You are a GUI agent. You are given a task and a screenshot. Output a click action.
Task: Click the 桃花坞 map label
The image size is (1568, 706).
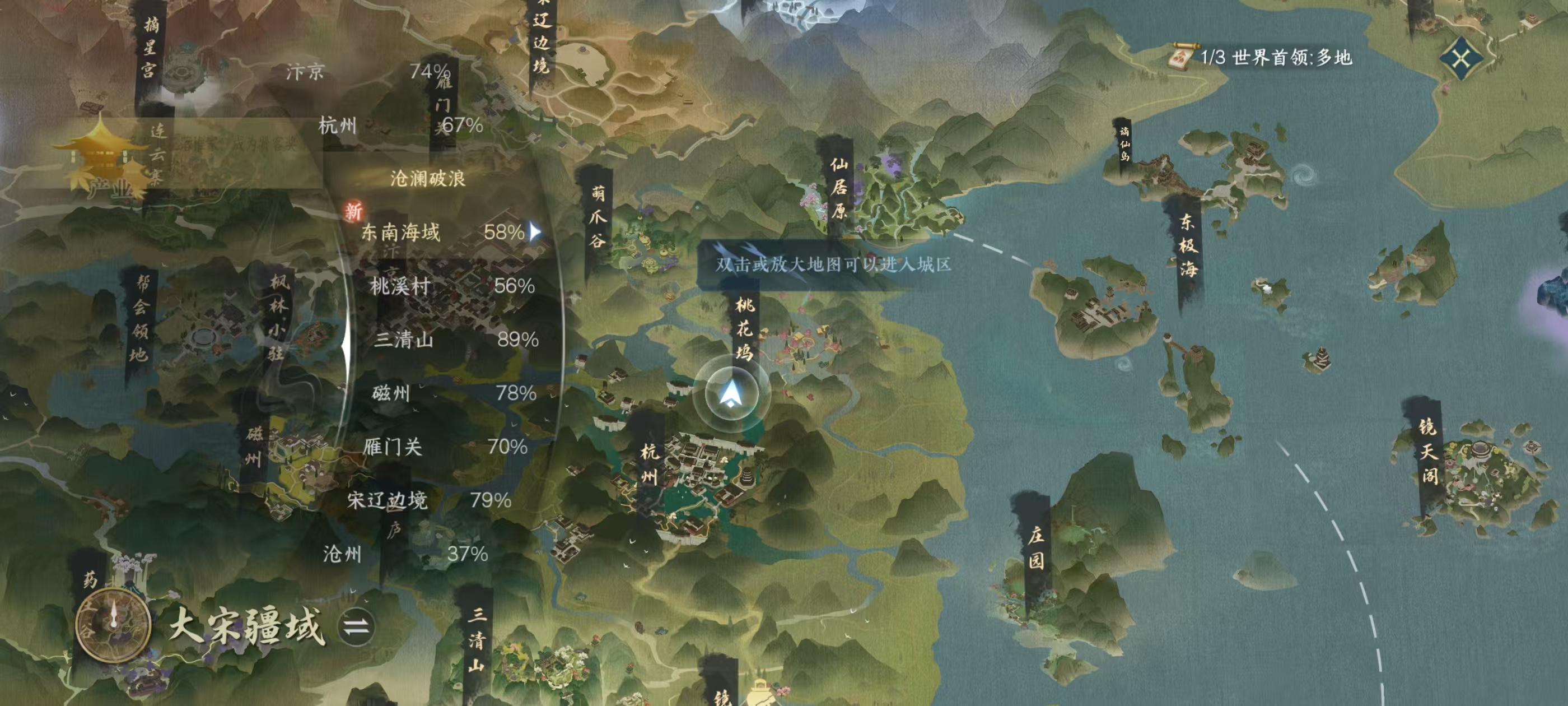point(744,328)
